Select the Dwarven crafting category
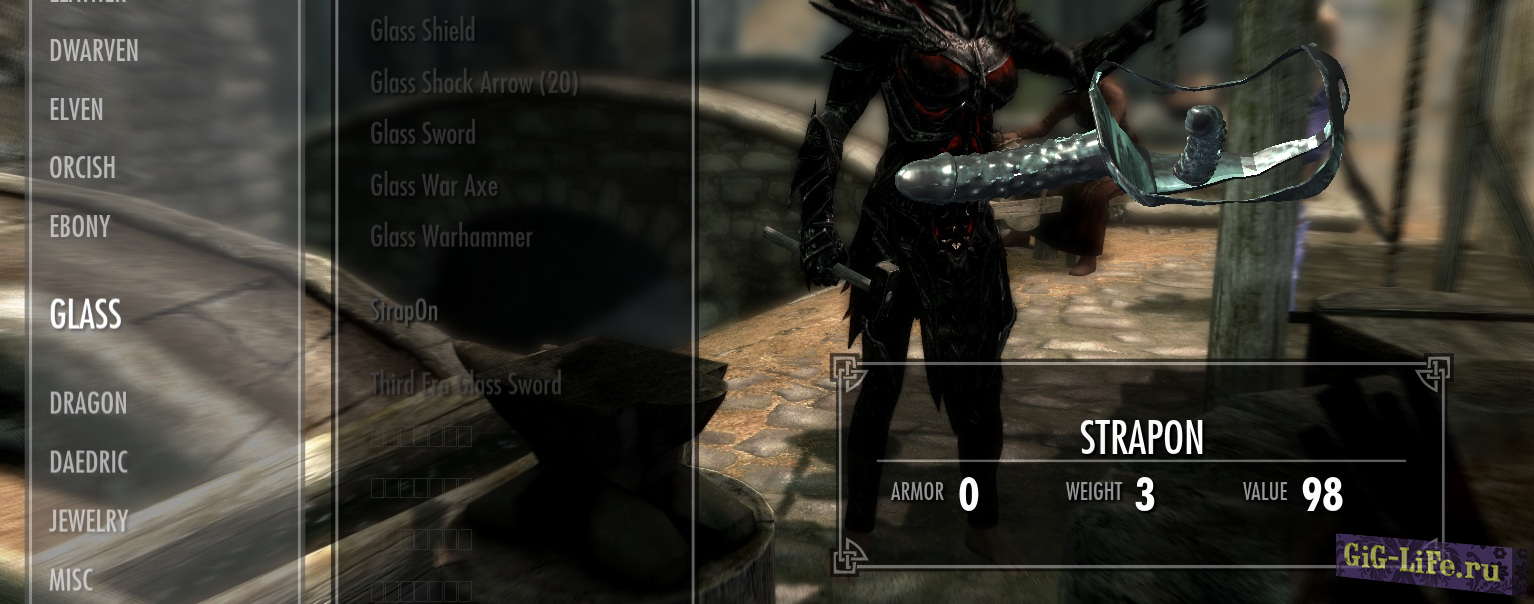Screen dimensions: 1534x604 [94, 51]
